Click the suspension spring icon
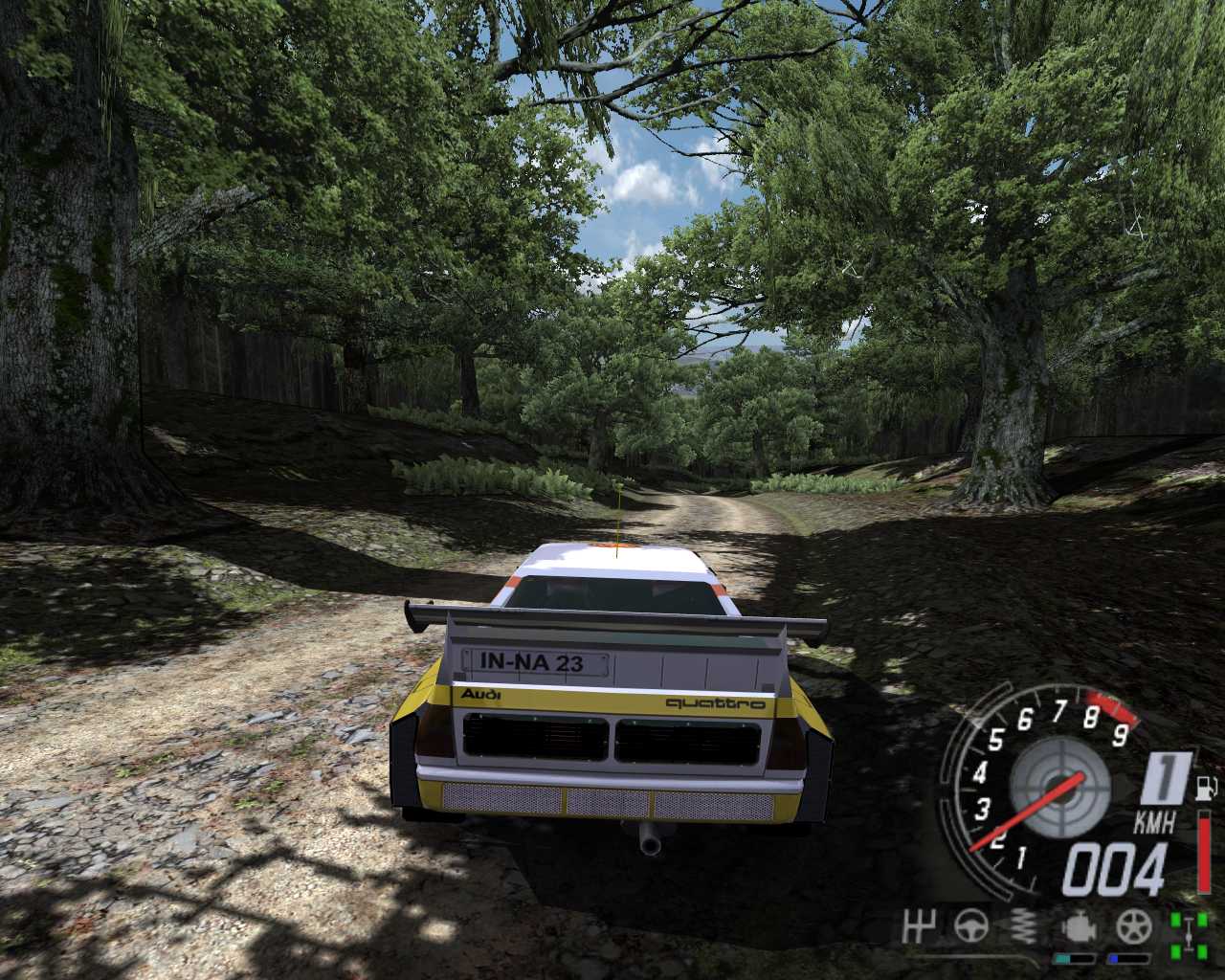The width and height of the screenshot is (1225, 980). [1025, 925]
